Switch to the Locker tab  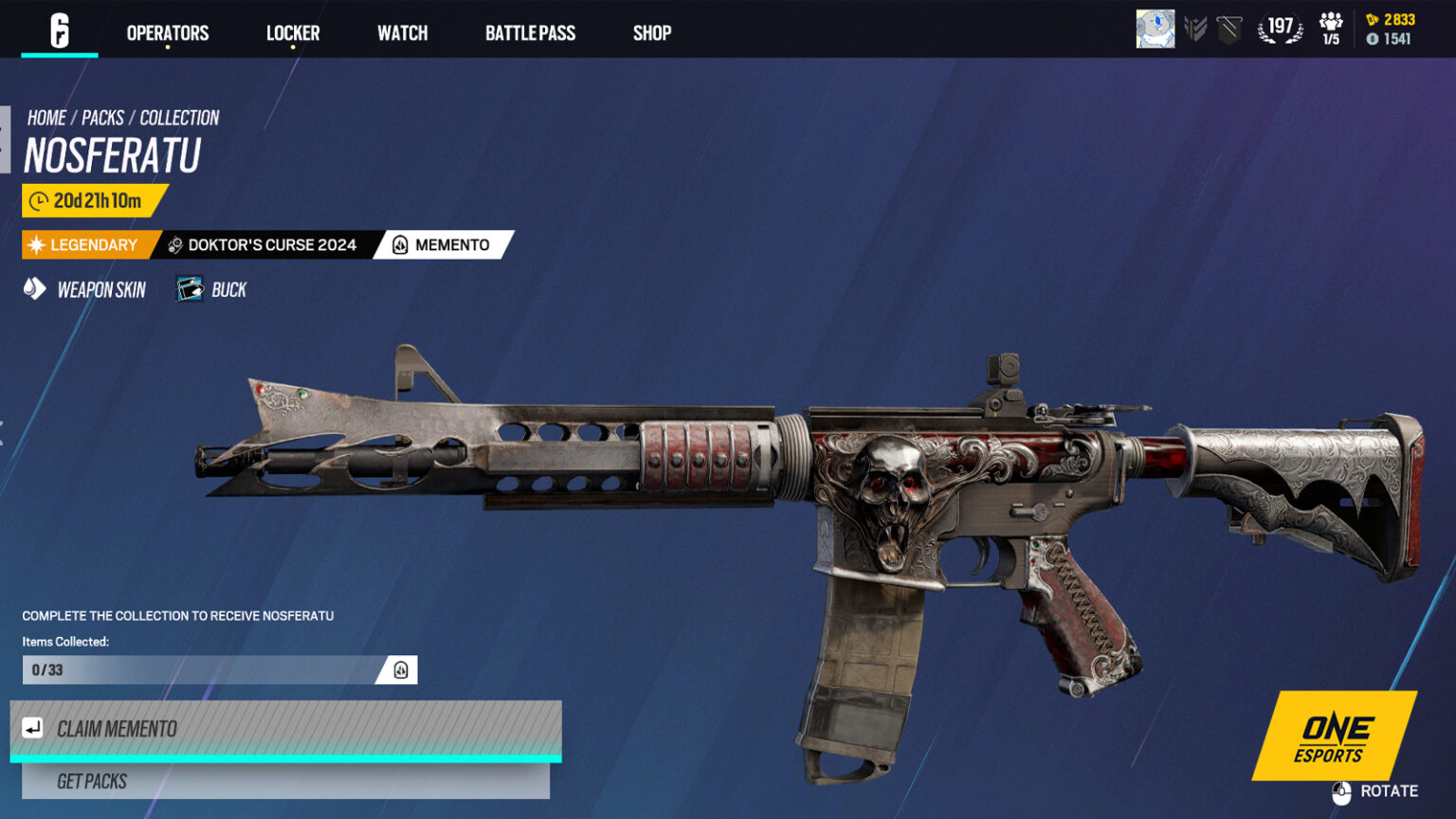click(293, 33)
